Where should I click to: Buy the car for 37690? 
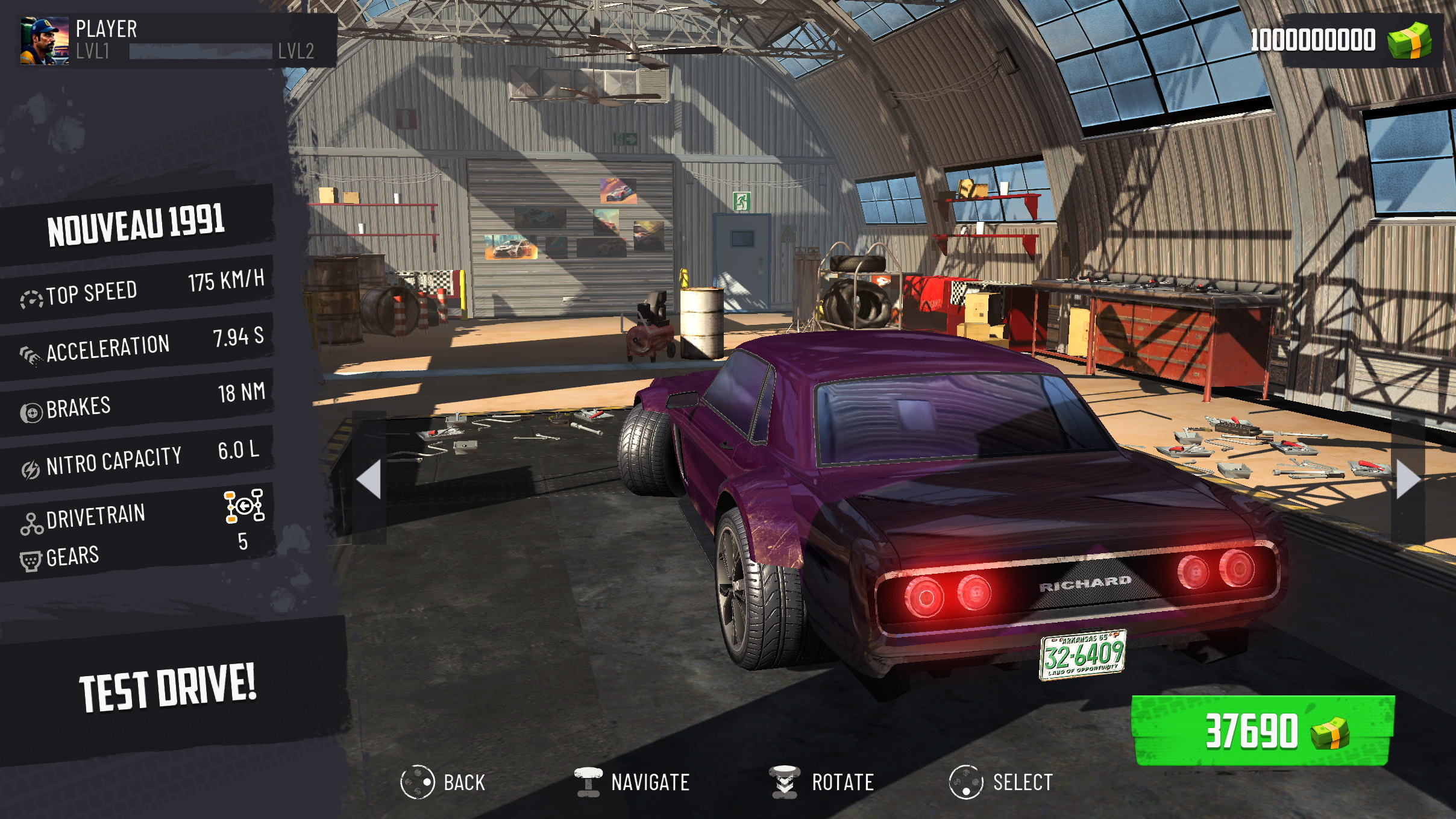pyautogui.click(x=1263, y=731)
